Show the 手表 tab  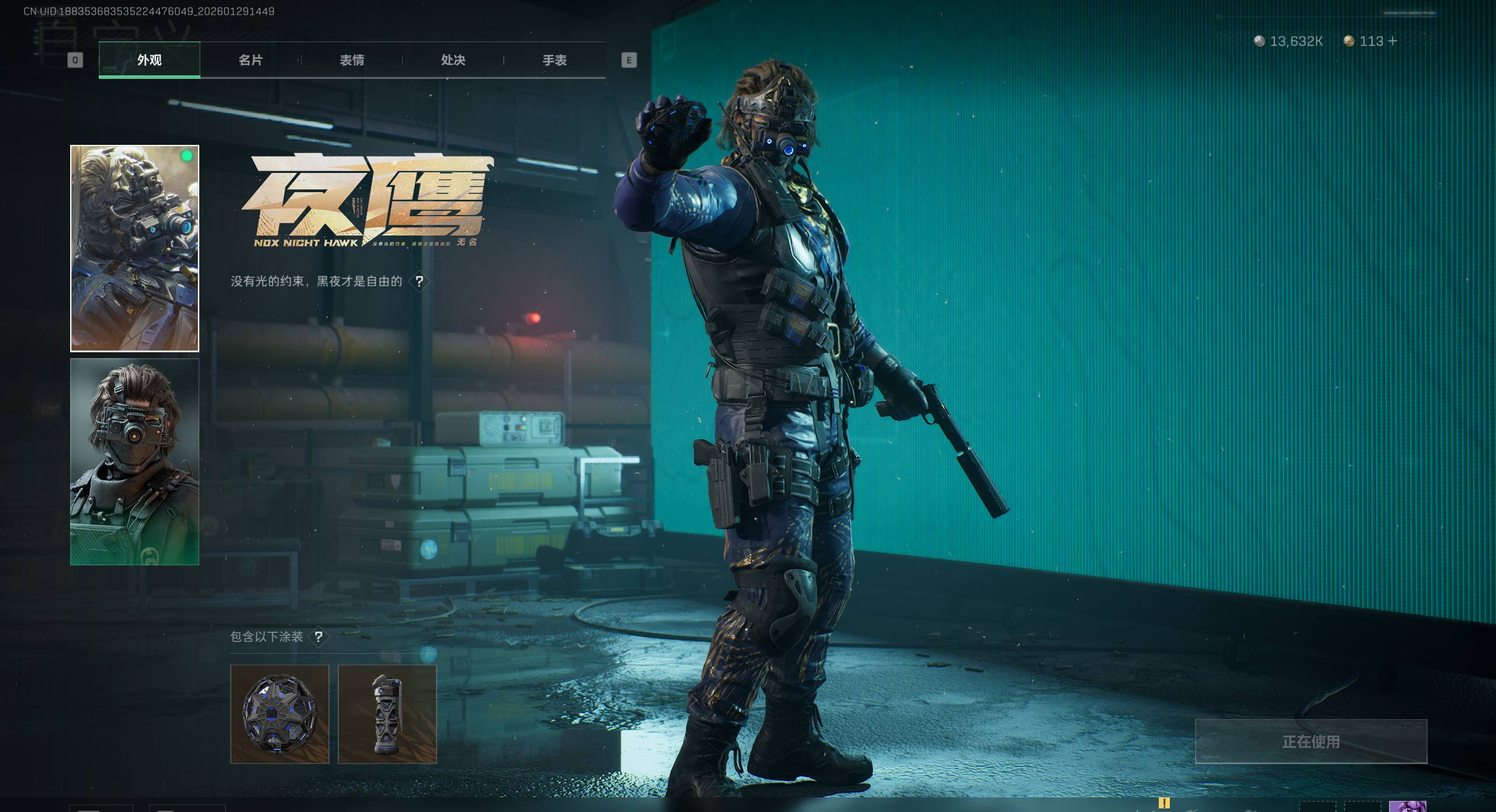(555, 60)
